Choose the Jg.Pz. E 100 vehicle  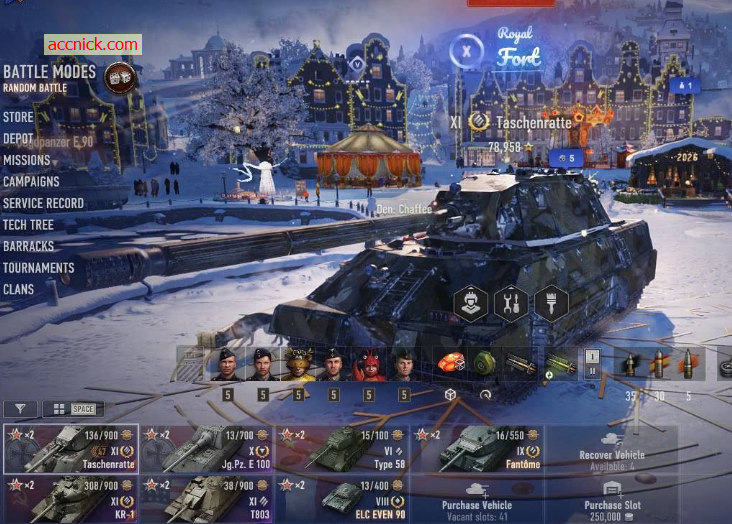click(x=206, y=449)
